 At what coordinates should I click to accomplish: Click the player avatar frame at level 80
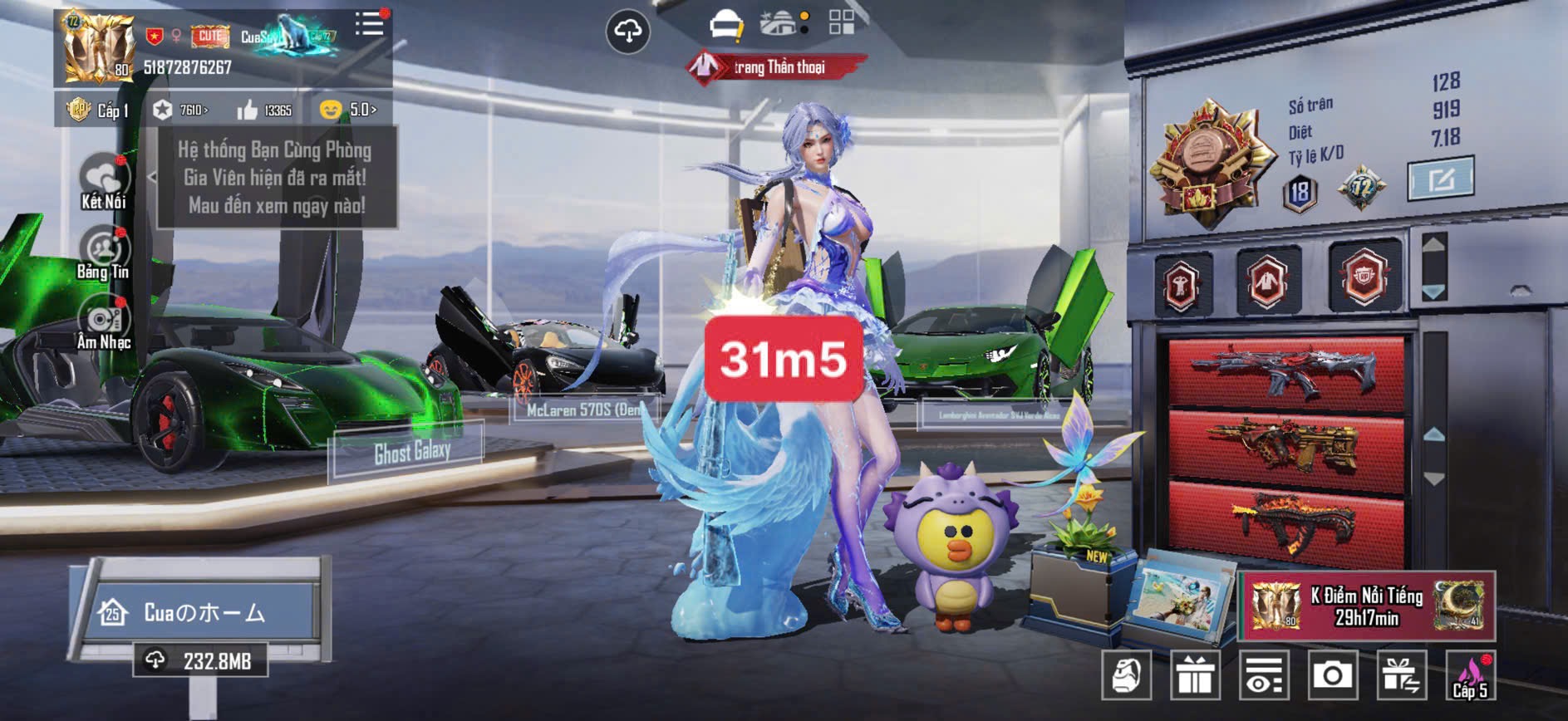98,48
